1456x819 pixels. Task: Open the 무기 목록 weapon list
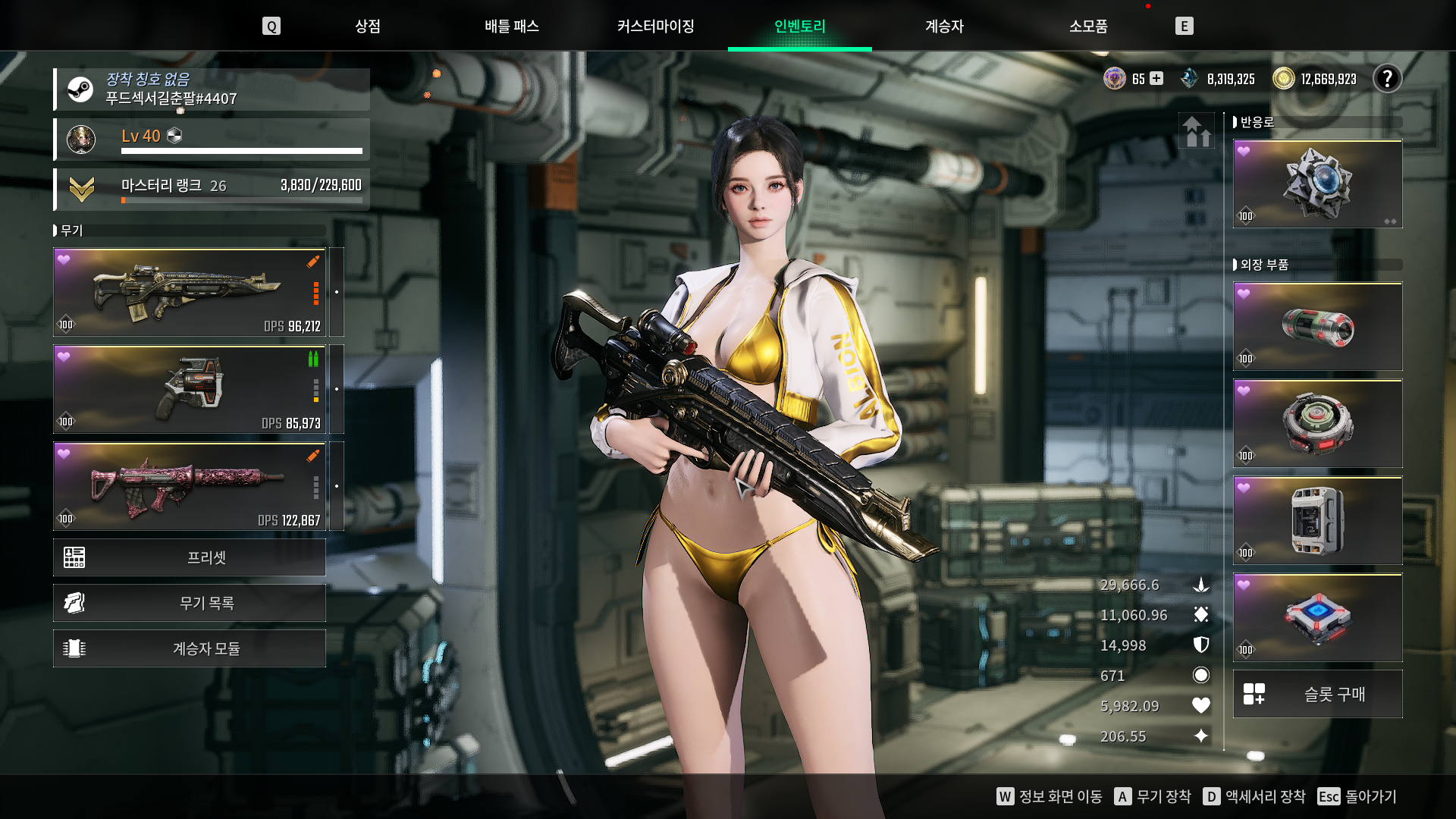click(x=190, y=603)
